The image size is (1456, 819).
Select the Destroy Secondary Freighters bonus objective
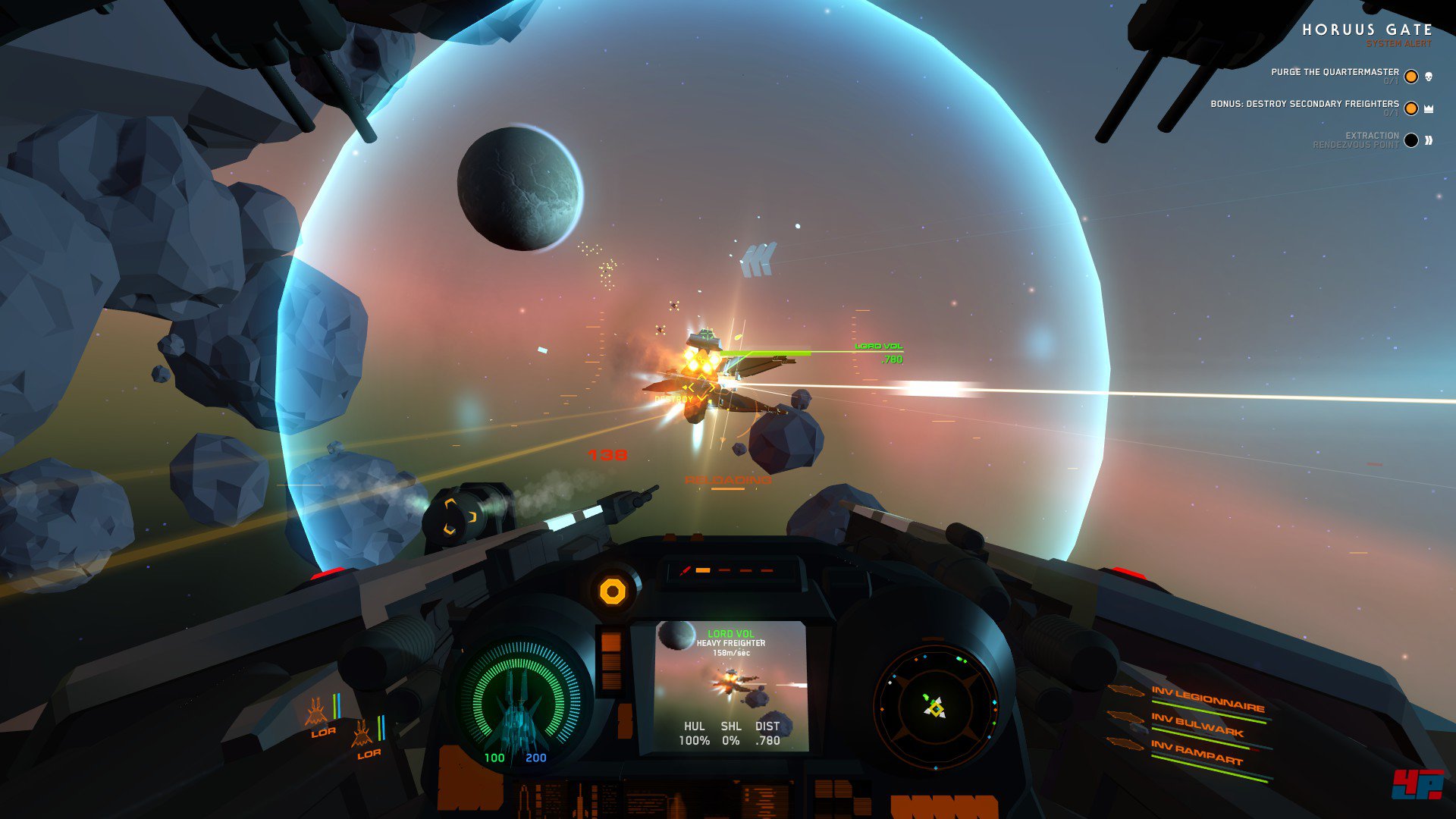(1304, 104)
